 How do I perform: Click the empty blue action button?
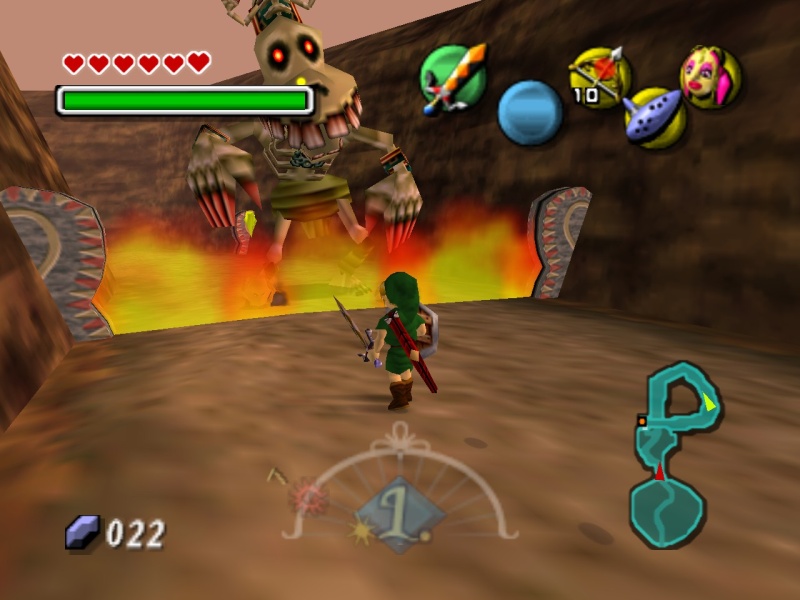click(x=529, y=111)
